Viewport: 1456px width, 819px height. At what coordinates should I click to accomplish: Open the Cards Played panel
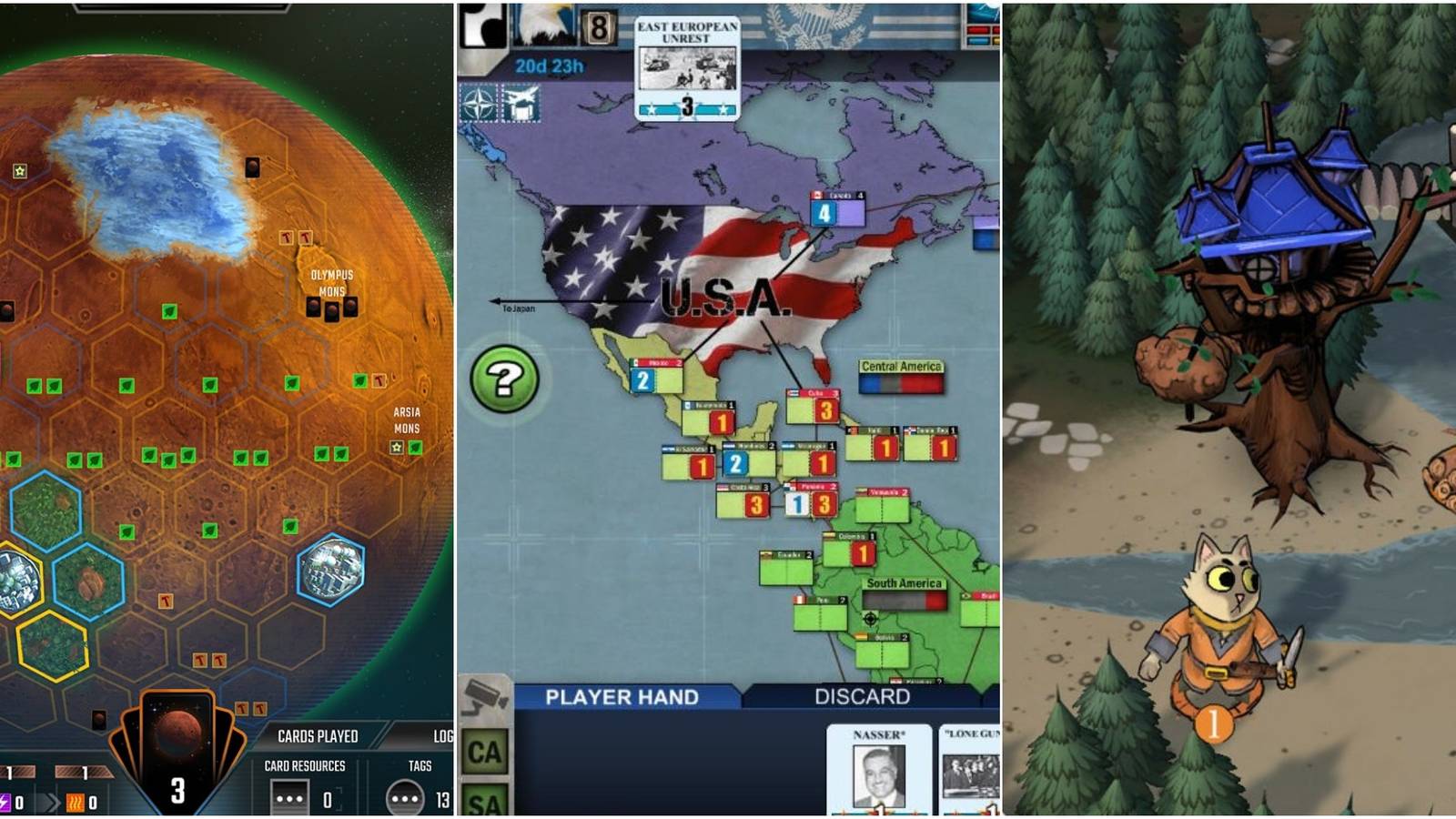pyautogui.click(x=318, y=735)
